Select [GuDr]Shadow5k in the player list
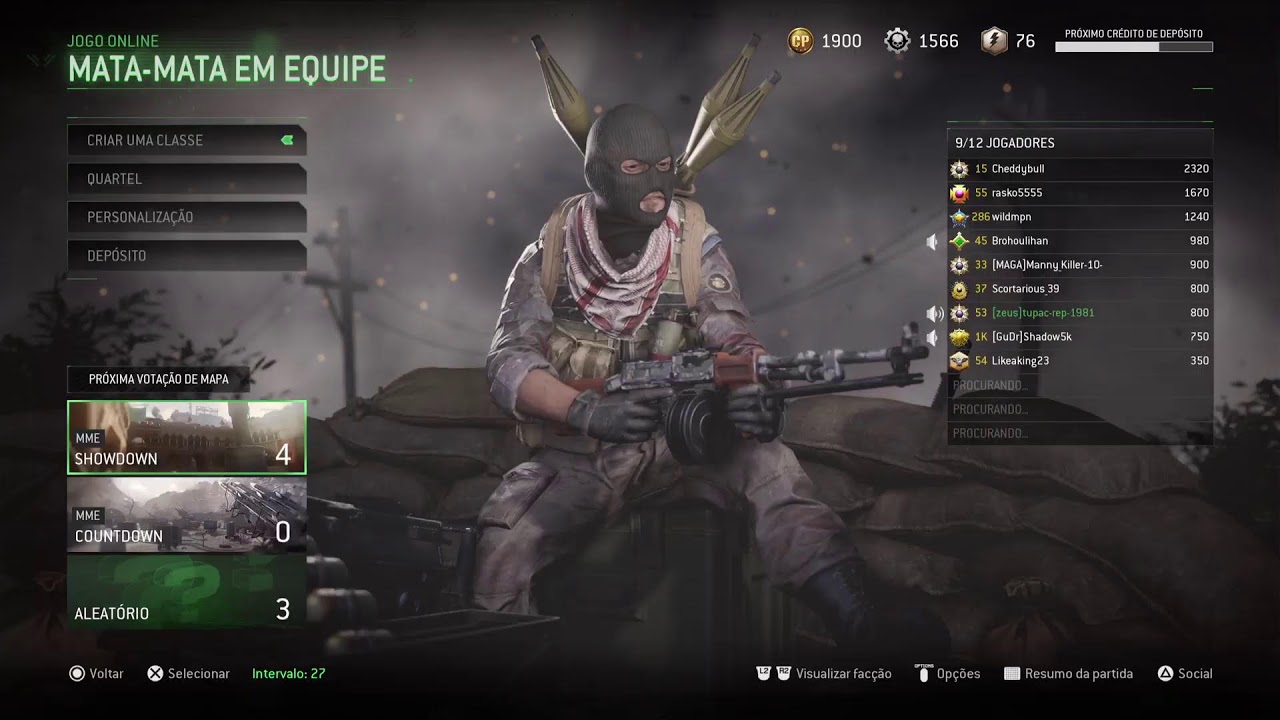The image size is (1280, 720). click(x=1079, y=337)
